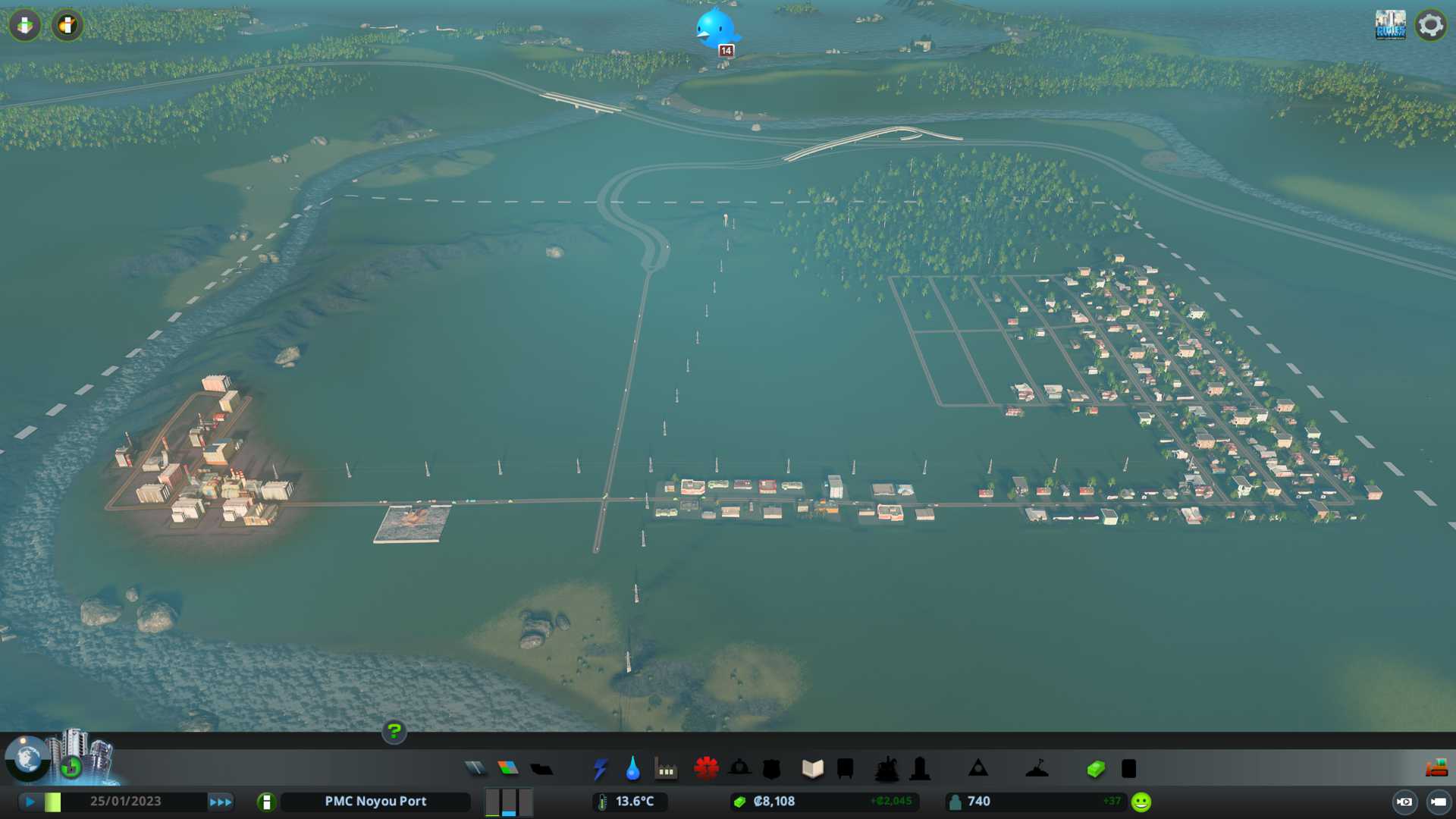This screenshot has height=819, width=1456.
Task: Open the options gear menu
Action: (1431, 25)
